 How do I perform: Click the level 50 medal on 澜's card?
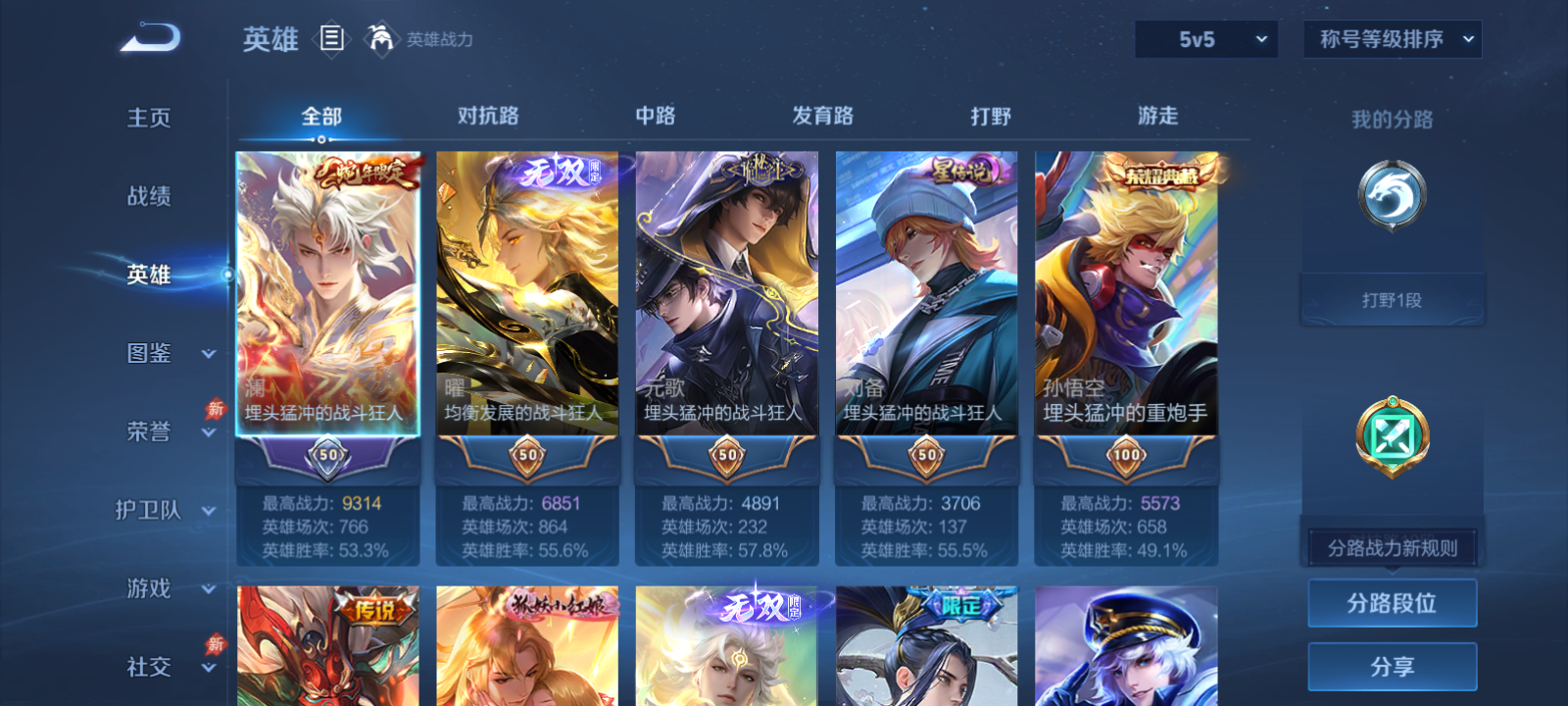click(x=328, y=455)
